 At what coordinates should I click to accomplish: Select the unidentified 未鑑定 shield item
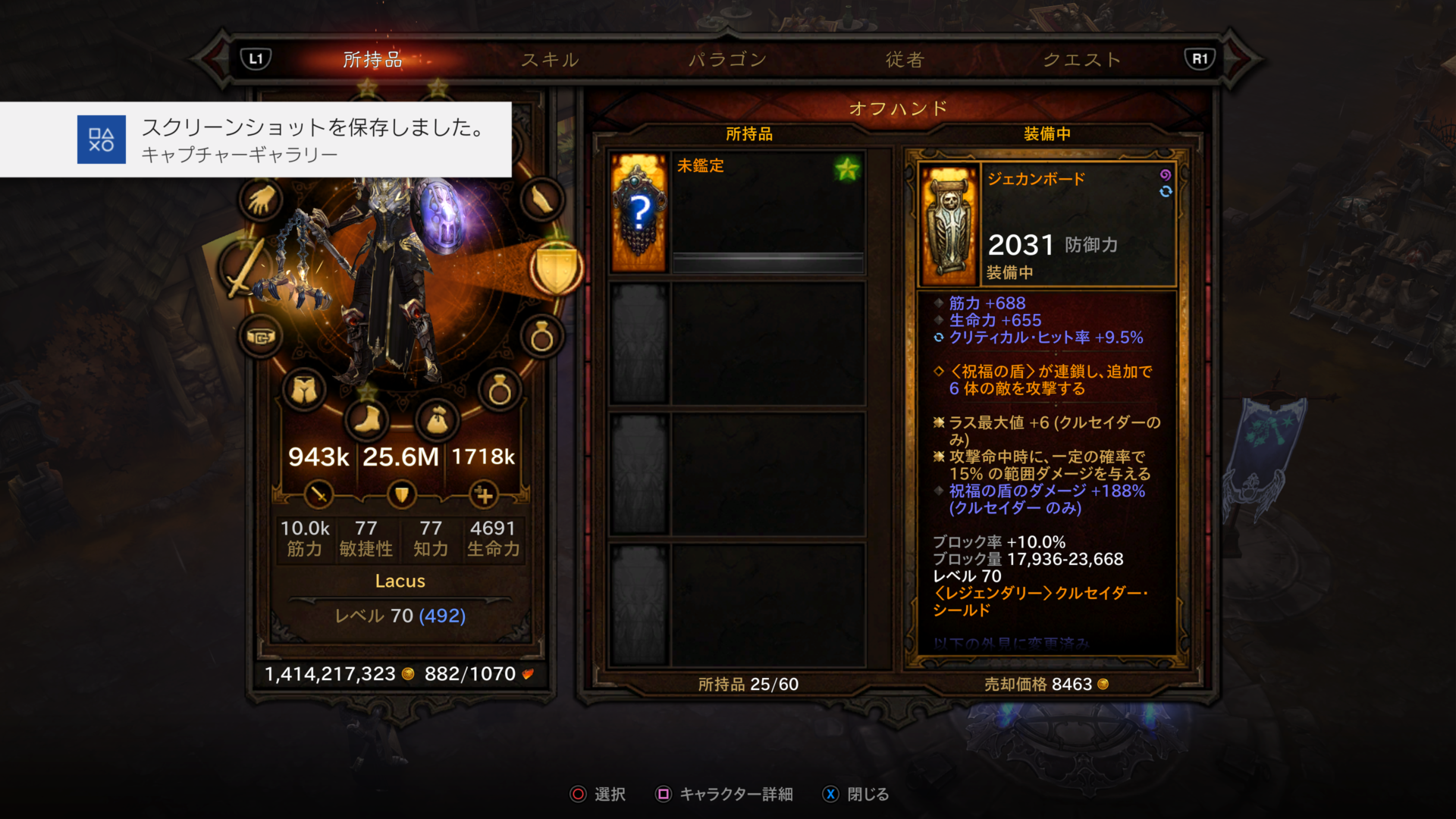737,213
